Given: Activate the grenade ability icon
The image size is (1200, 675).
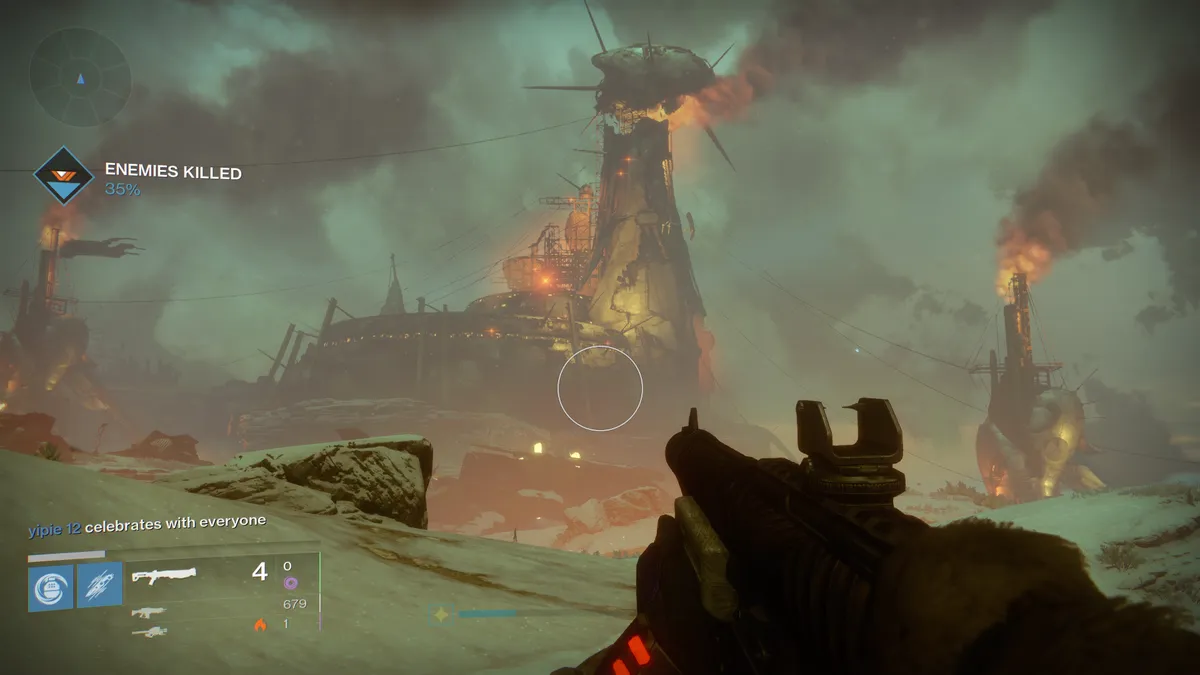Looking at the screenshot, I should 50,586.
